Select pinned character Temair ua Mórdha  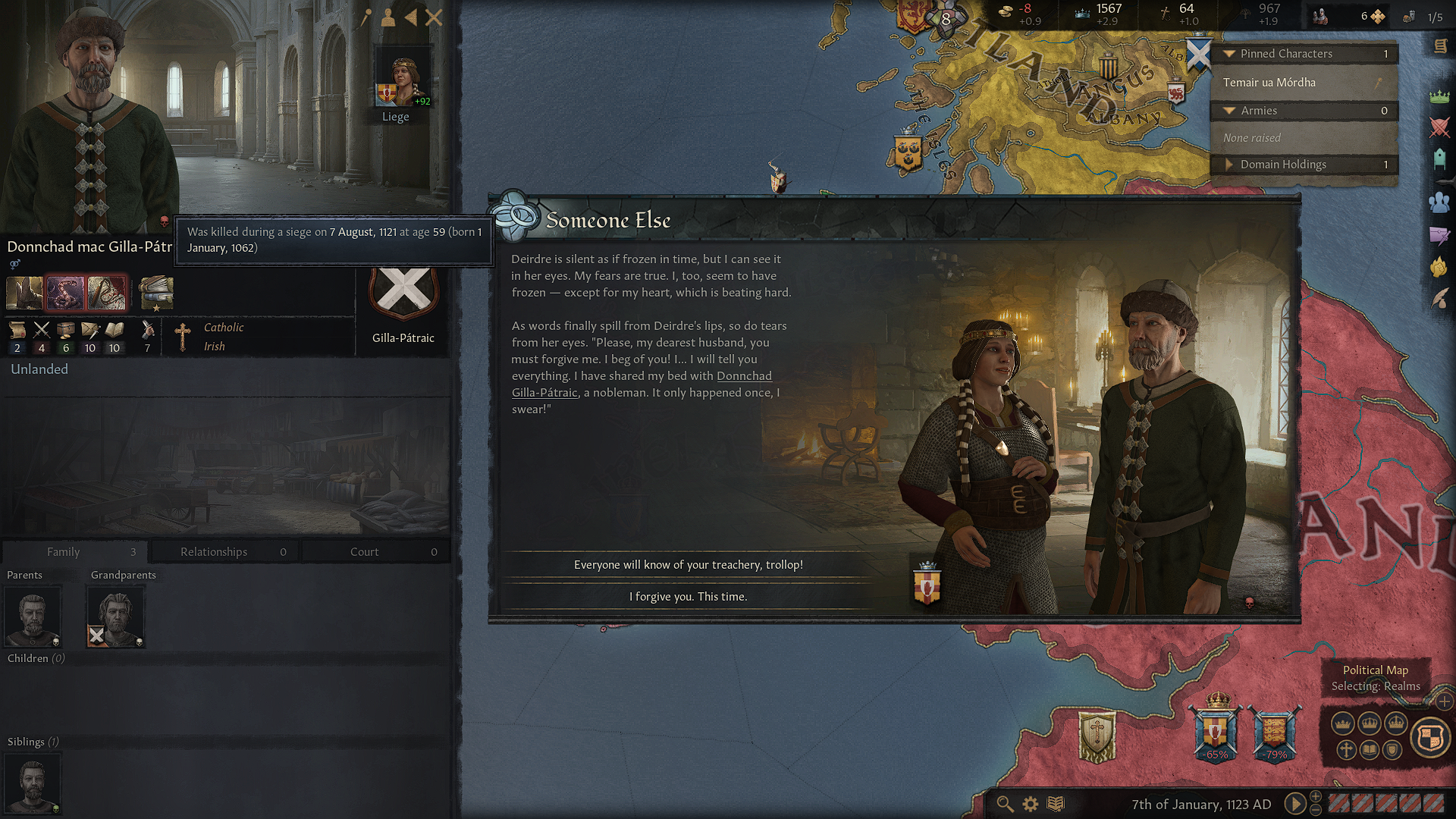pos(1269,83)
